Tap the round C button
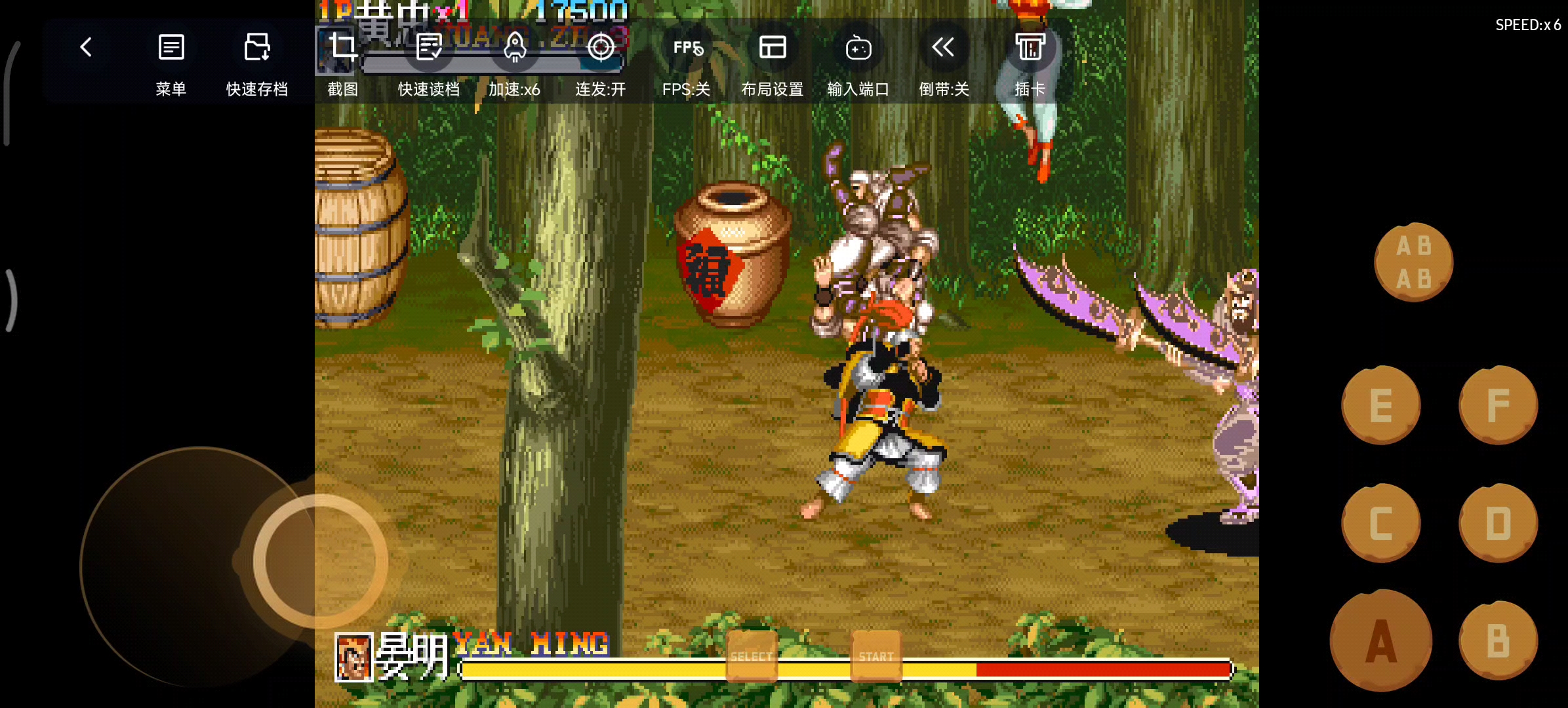The height and width of the screenshot is (708, 1568). click(1381, 523)
